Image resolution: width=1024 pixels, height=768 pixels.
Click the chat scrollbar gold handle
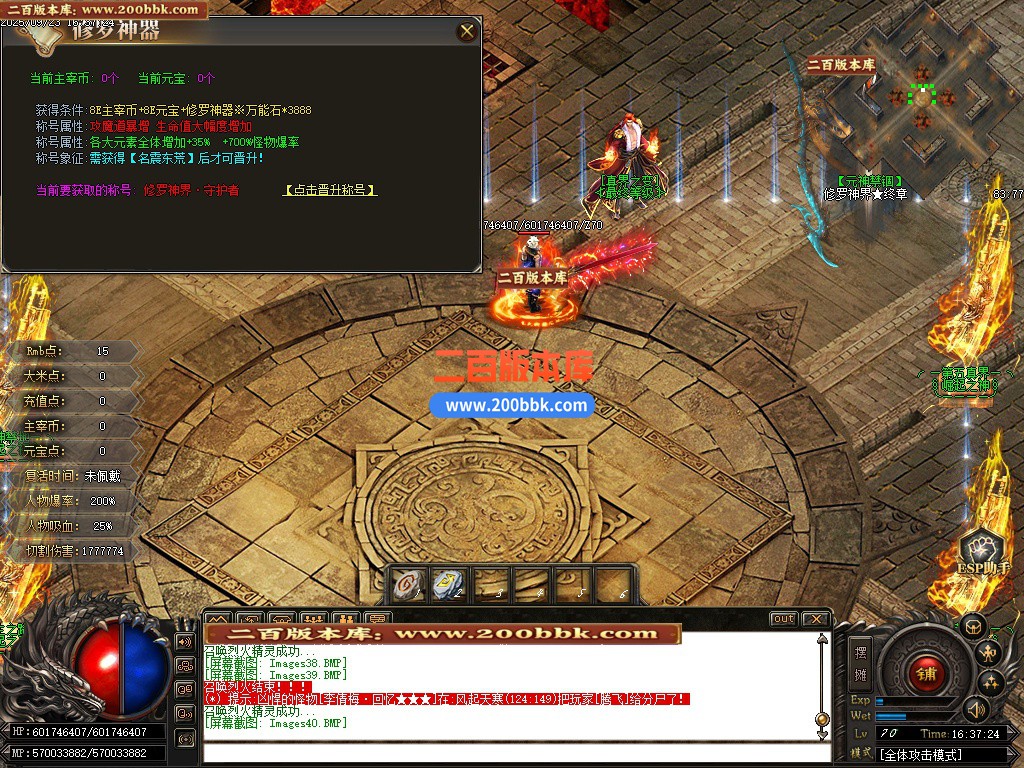[x=822, y=719]
